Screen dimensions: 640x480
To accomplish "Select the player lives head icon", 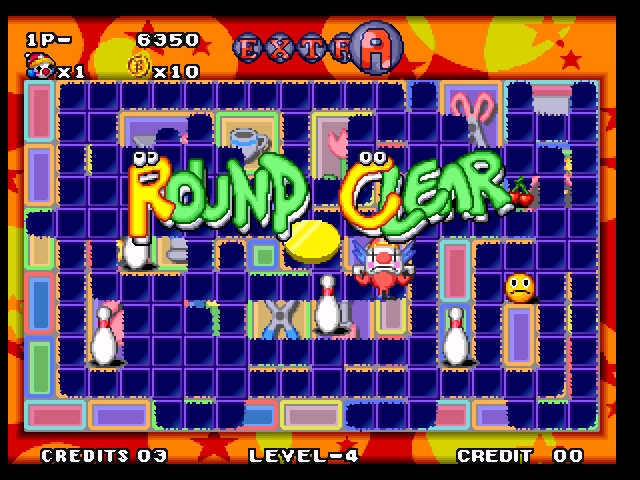I will [40, 68].
